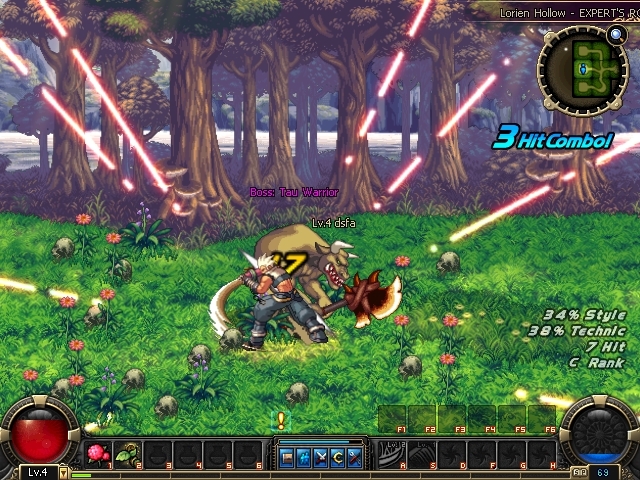Click the first blue menu button with the tan square
640x480 pixels.
[x=287, y=458]
